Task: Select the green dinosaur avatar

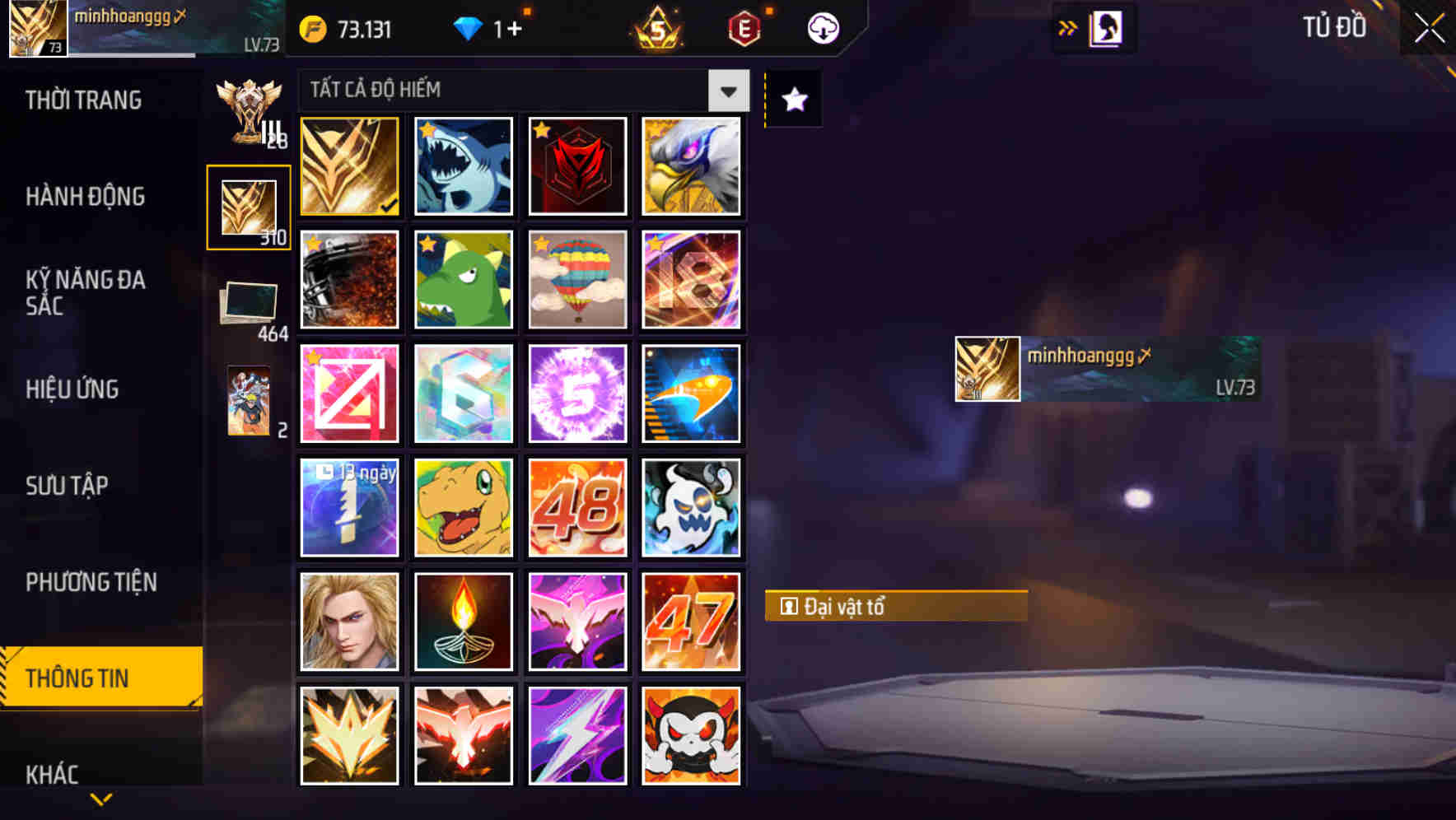Action: (x=463, y=280)
